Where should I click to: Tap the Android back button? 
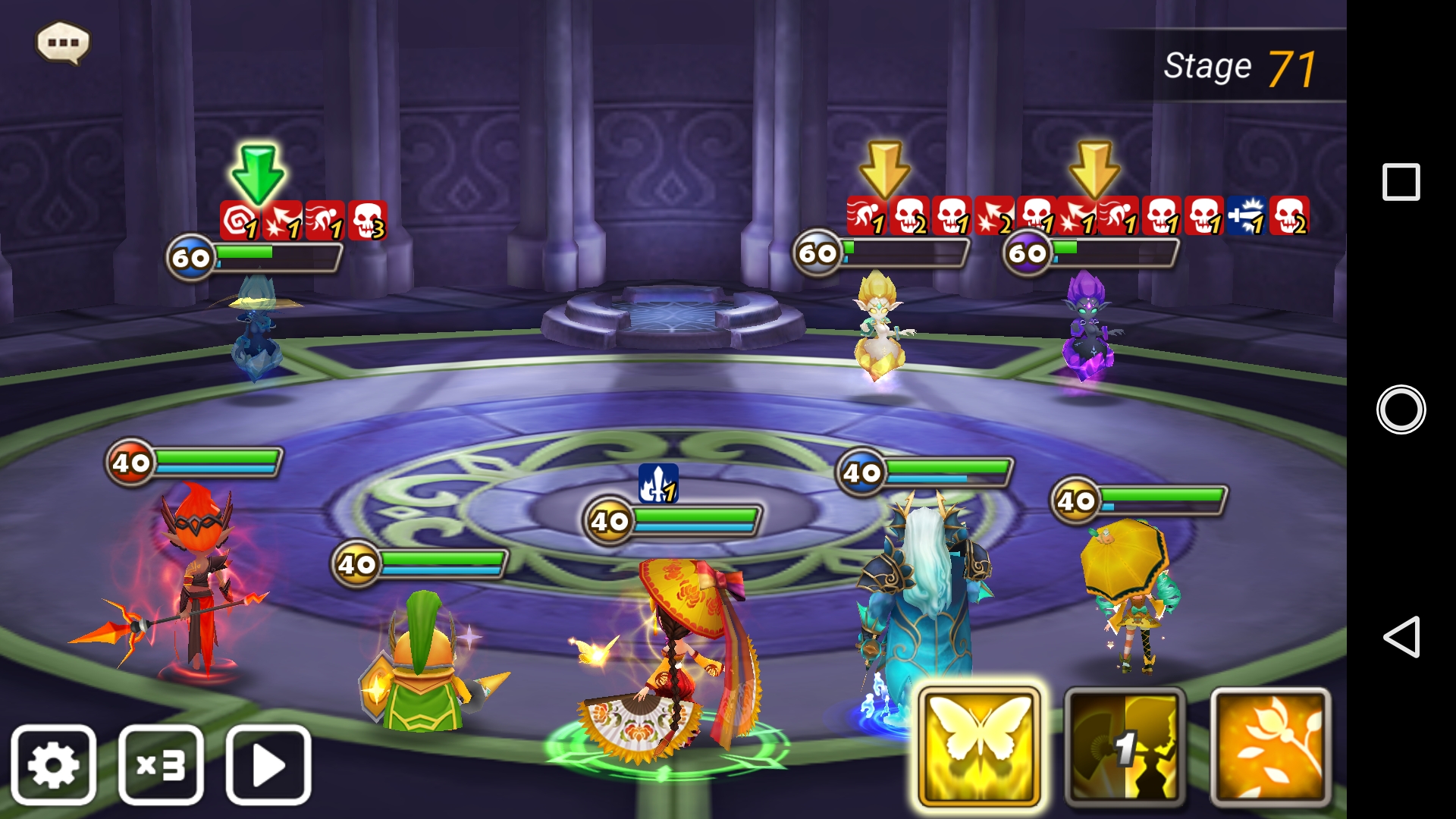point(1401,637)
